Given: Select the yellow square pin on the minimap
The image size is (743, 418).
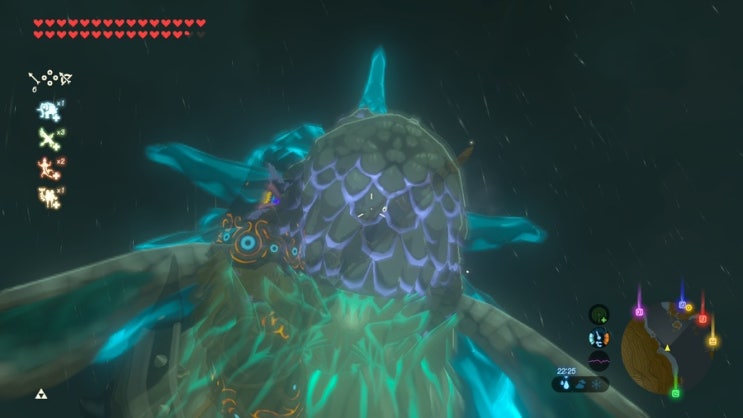Looking at the screenshot, I should 712,341.
